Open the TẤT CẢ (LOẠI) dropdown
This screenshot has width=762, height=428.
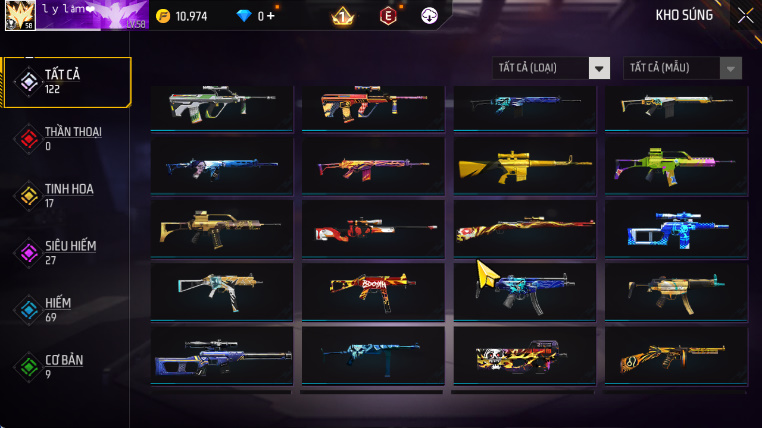[551, 68]
